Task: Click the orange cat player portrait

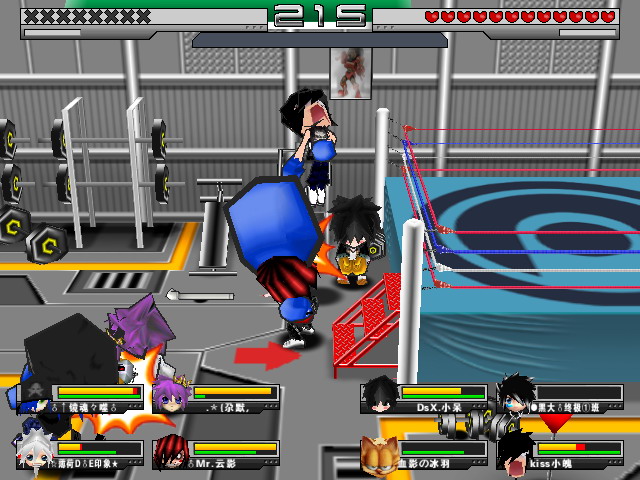Action: 380,453
